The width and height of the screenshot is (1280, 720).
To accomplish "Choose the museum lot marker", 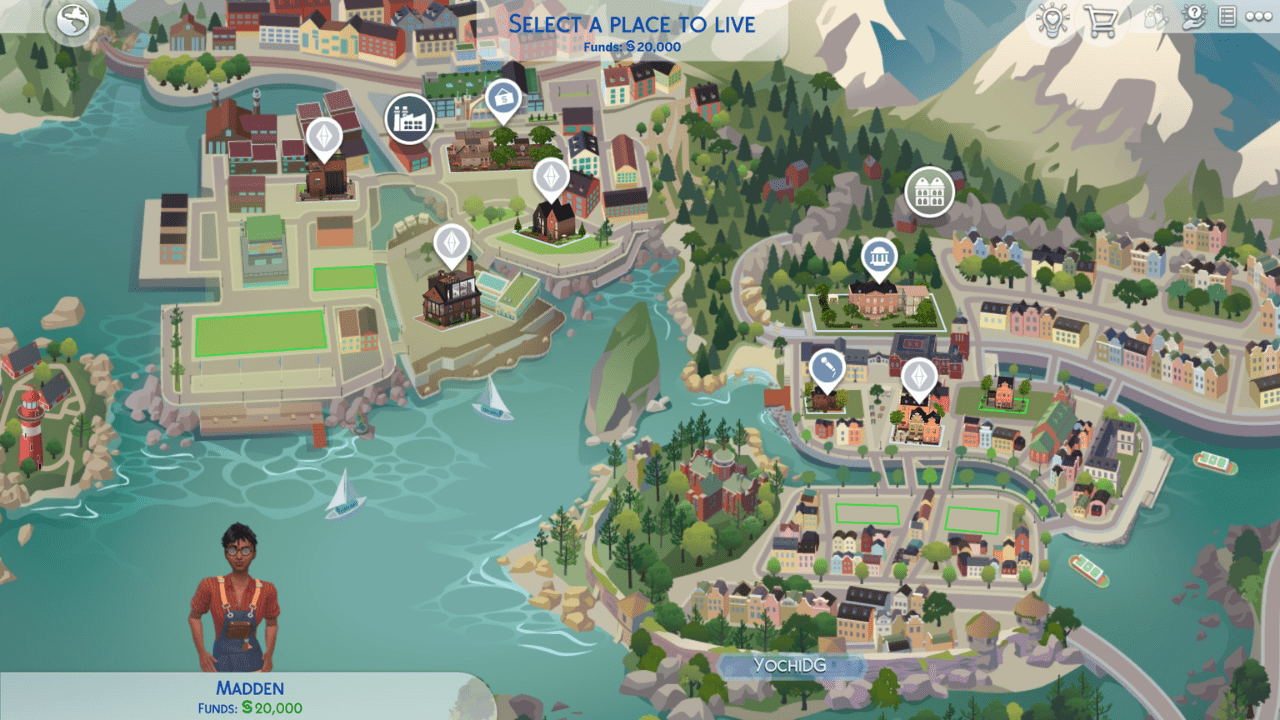I will [x=878, y=256].
